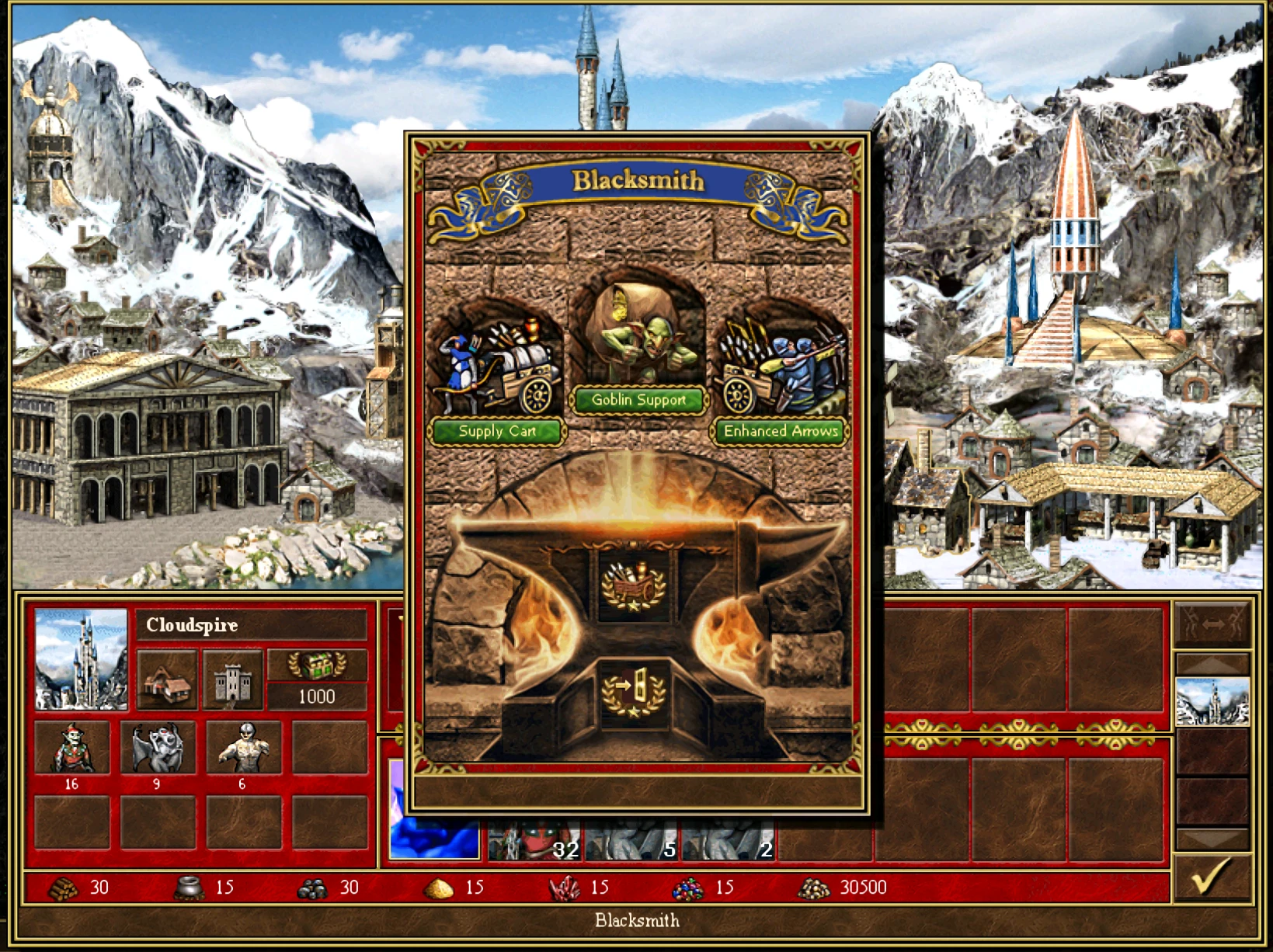1273x952 pixels.
Task: Click the town list down arrow
Action: (1212, 839)
